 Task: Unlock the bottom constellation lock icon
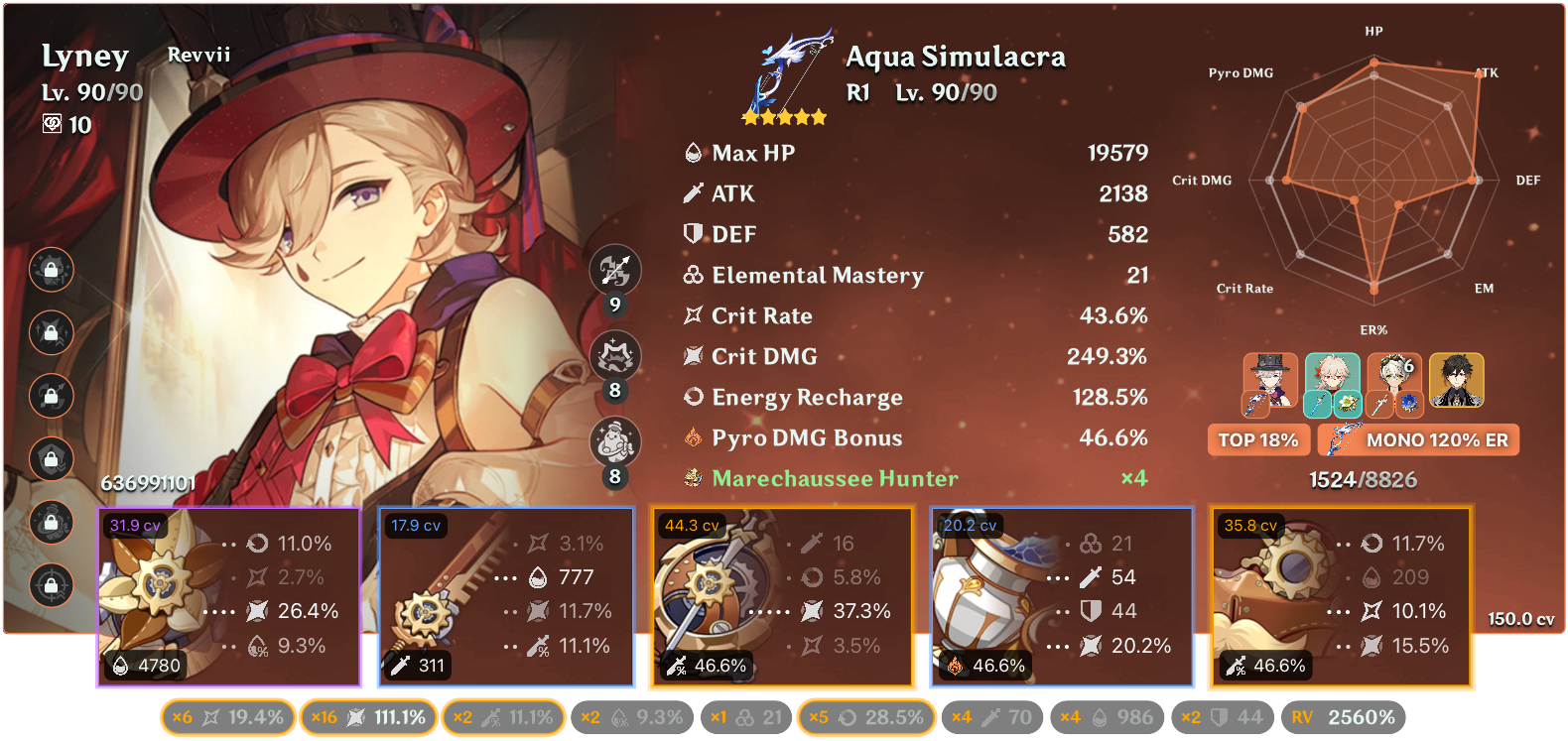50,585
